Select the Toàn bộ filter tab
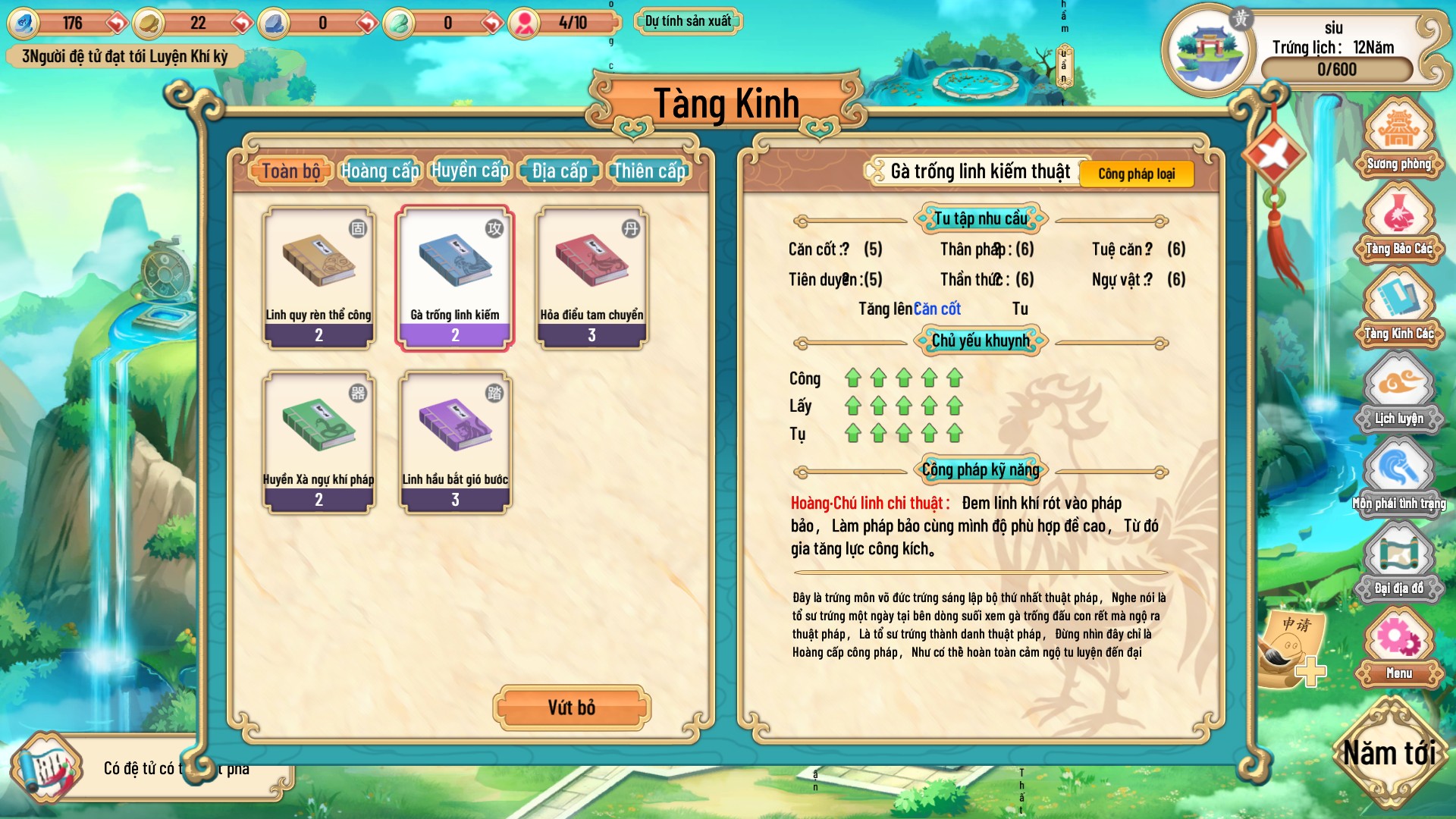Viewport: 1456px width, 819px height. tap(290, 171)
